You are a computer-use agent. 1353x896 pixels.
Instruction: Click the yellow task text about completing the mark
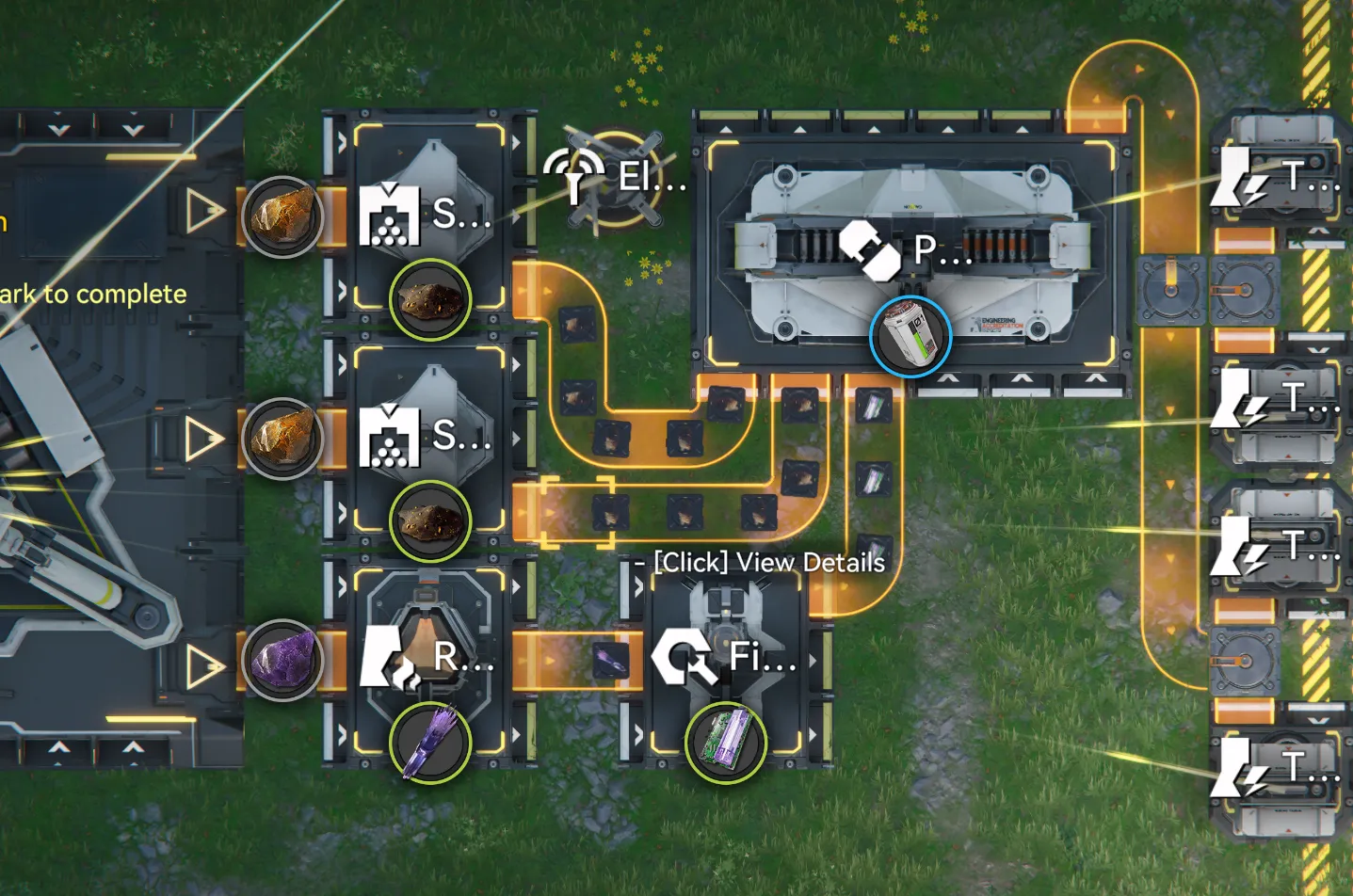point(92,293)
